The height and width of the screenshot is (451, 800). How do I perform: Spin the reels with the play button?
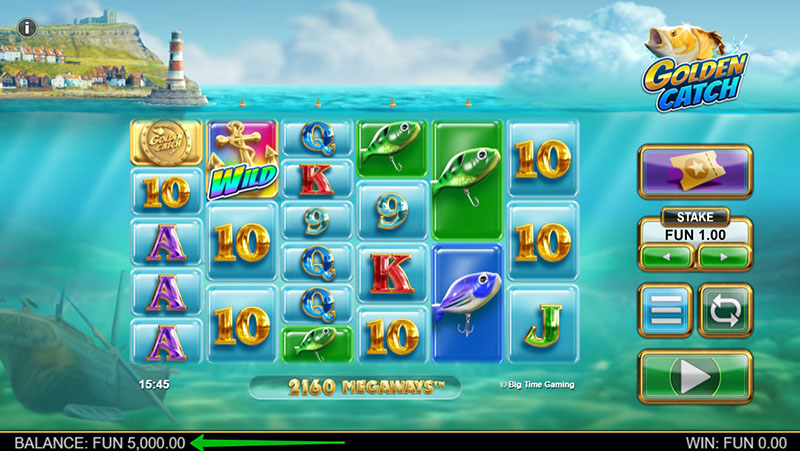695,376
